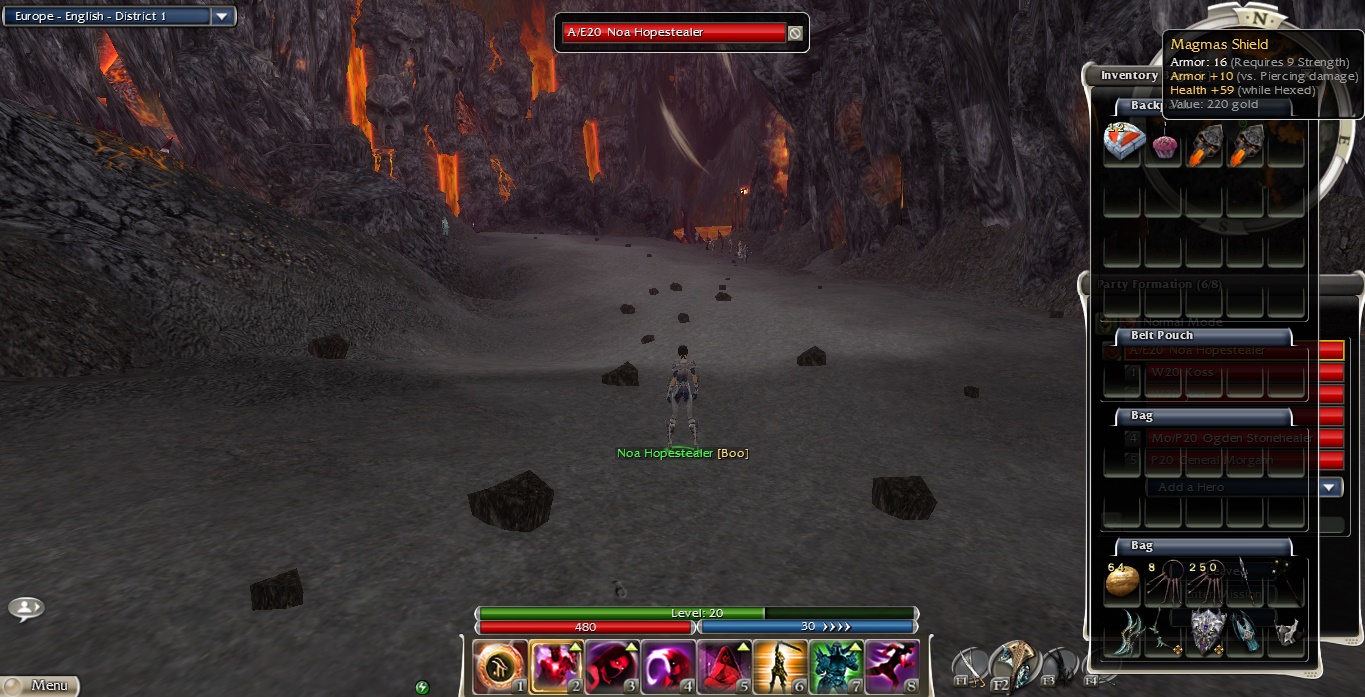Select the golden nugget stack of 64
The height and width of the screenshot is (697, 1365).
click(x=1123, y=580)
